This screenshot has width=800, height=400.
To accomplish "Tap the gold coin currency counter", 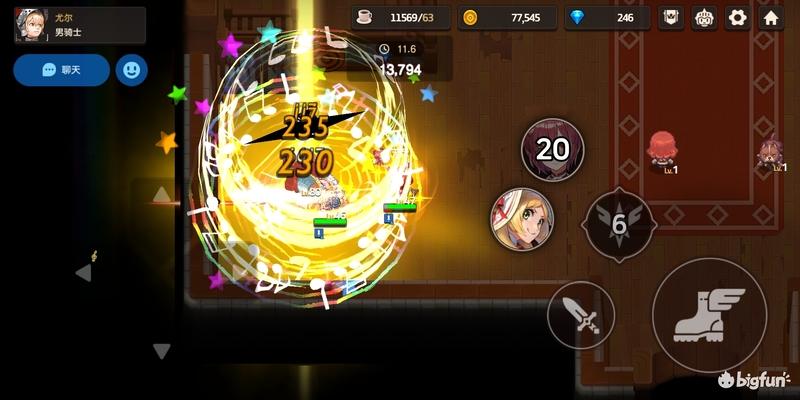I will pos(503,18).
